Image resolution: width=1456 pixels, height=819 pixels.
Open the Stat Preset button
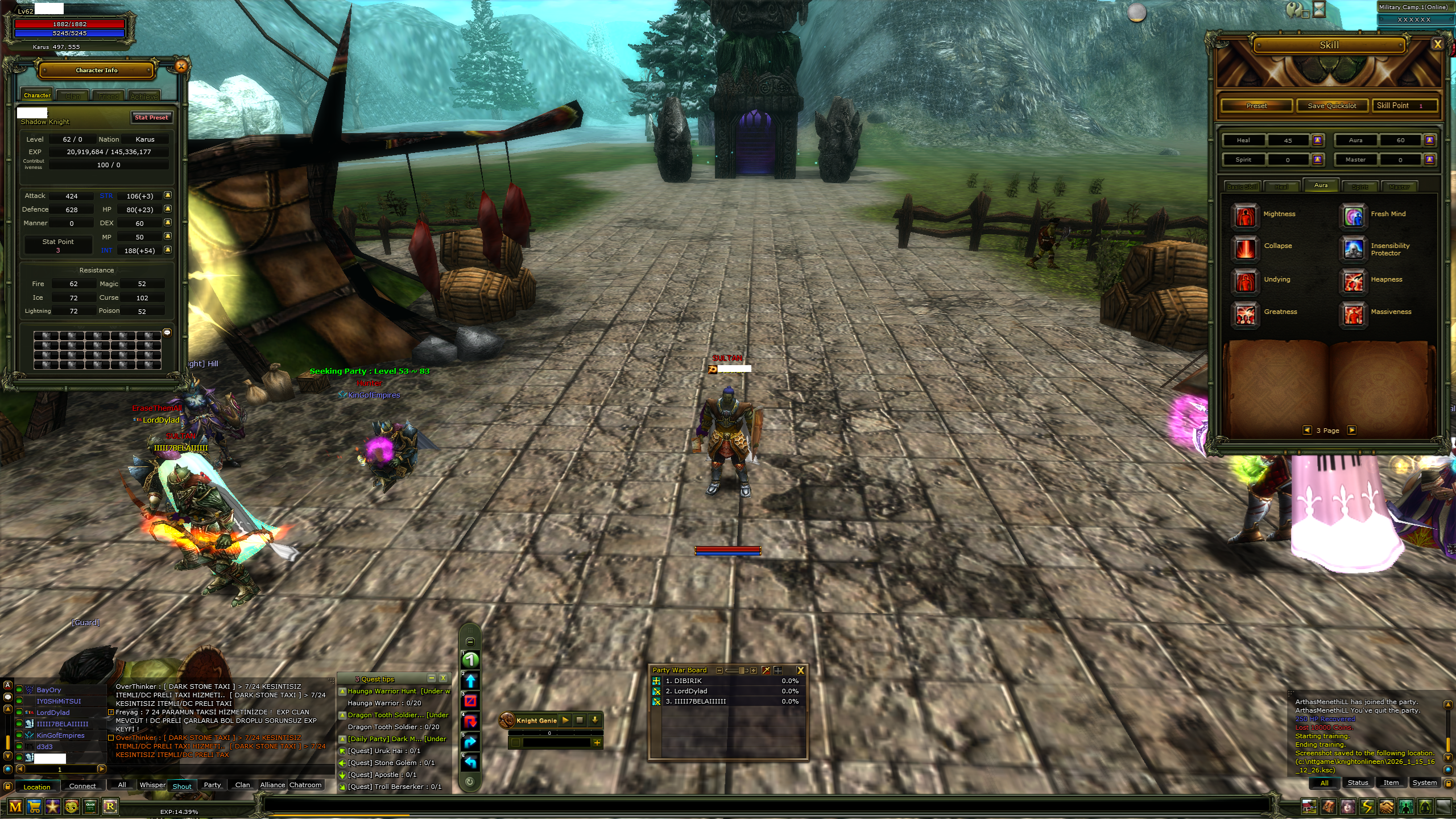(151, 118)
